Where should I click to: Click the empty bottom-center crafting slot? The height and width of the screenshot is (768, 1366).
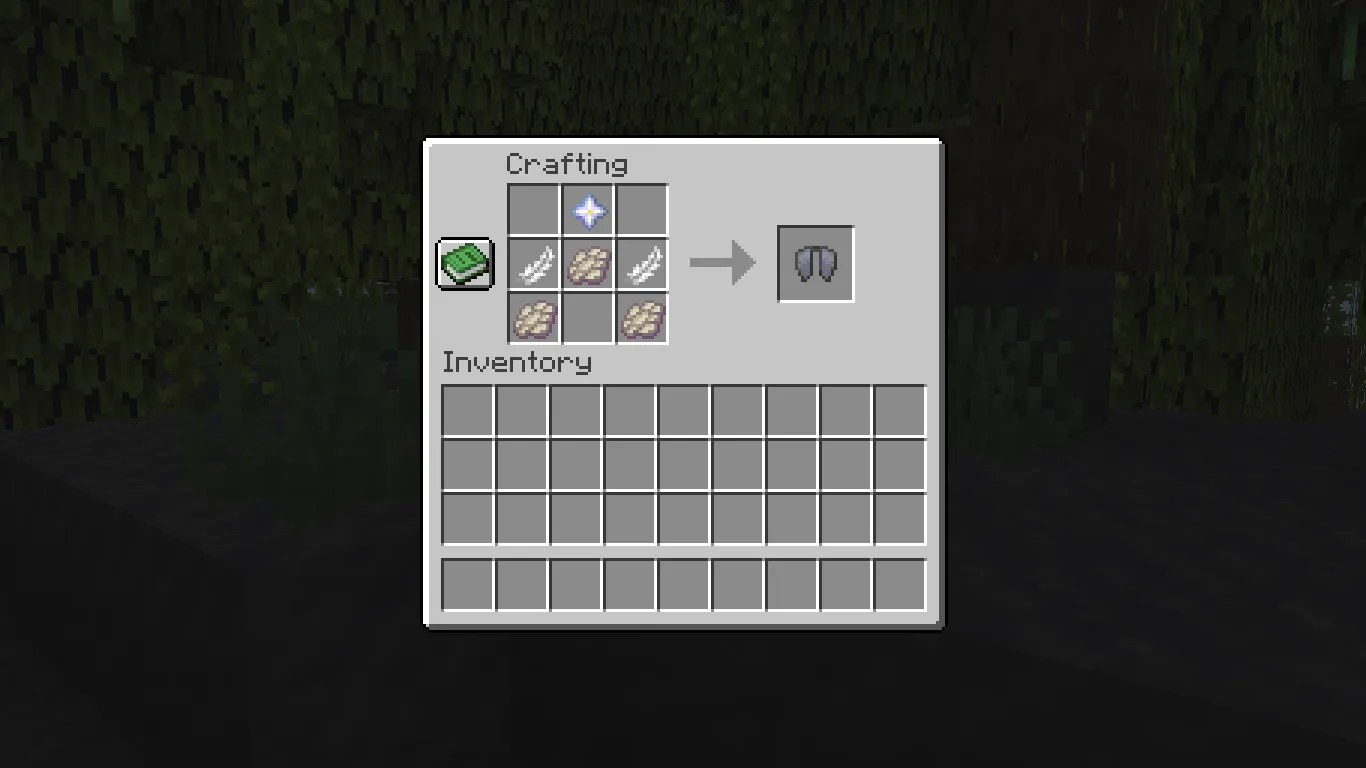point(589,317)
